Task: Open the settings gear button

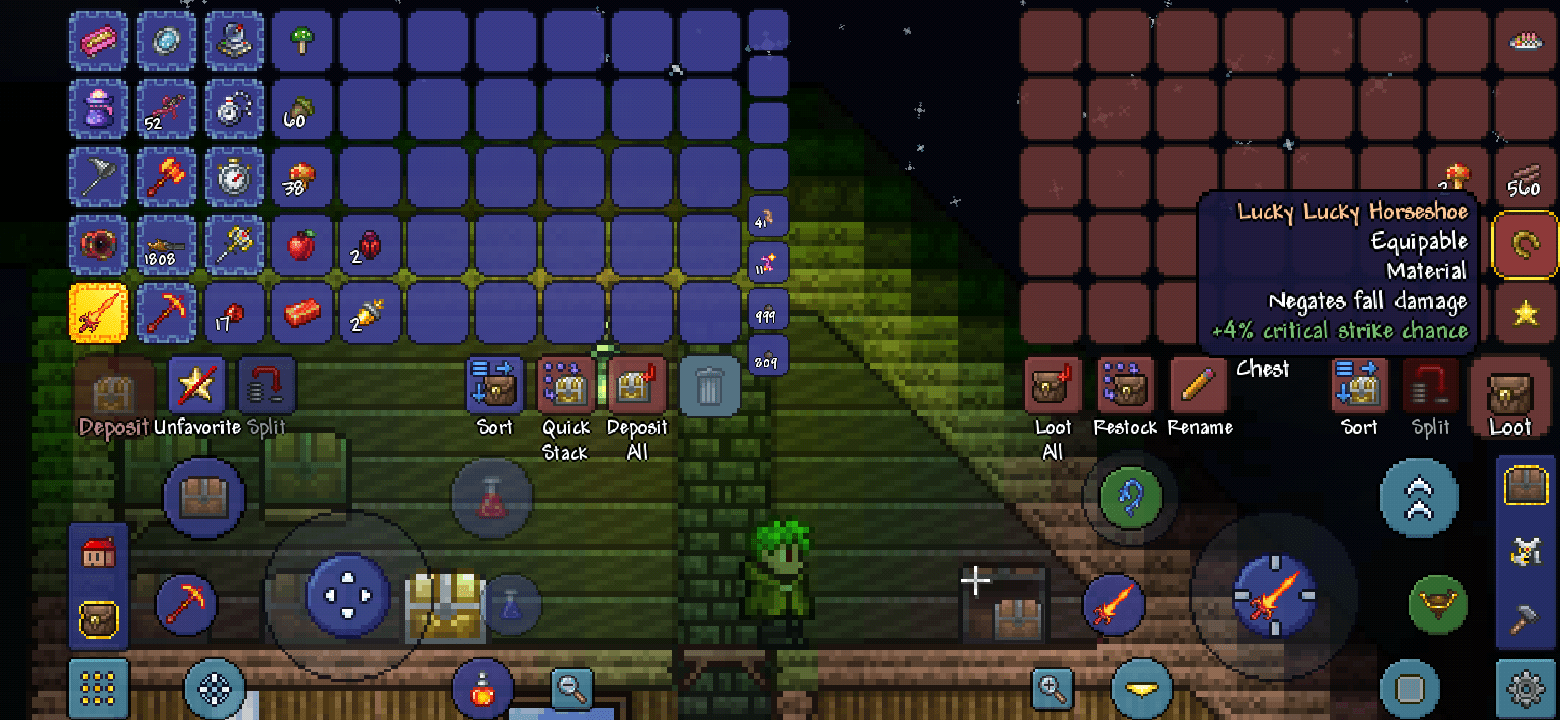Action: (x=1527, y=688)
